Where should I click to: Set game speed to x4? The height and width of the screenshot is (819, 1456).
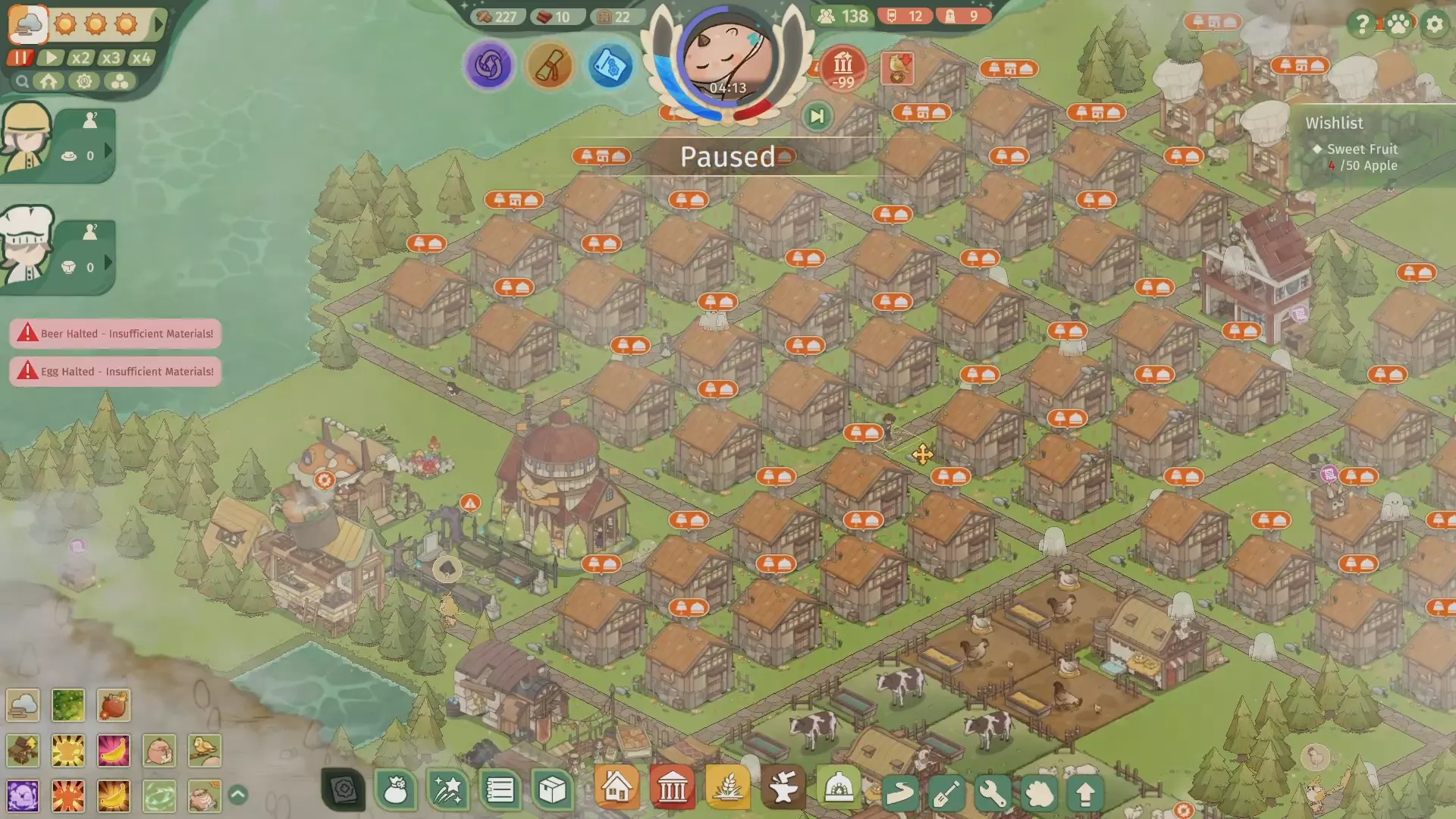(x=141, y=58)
